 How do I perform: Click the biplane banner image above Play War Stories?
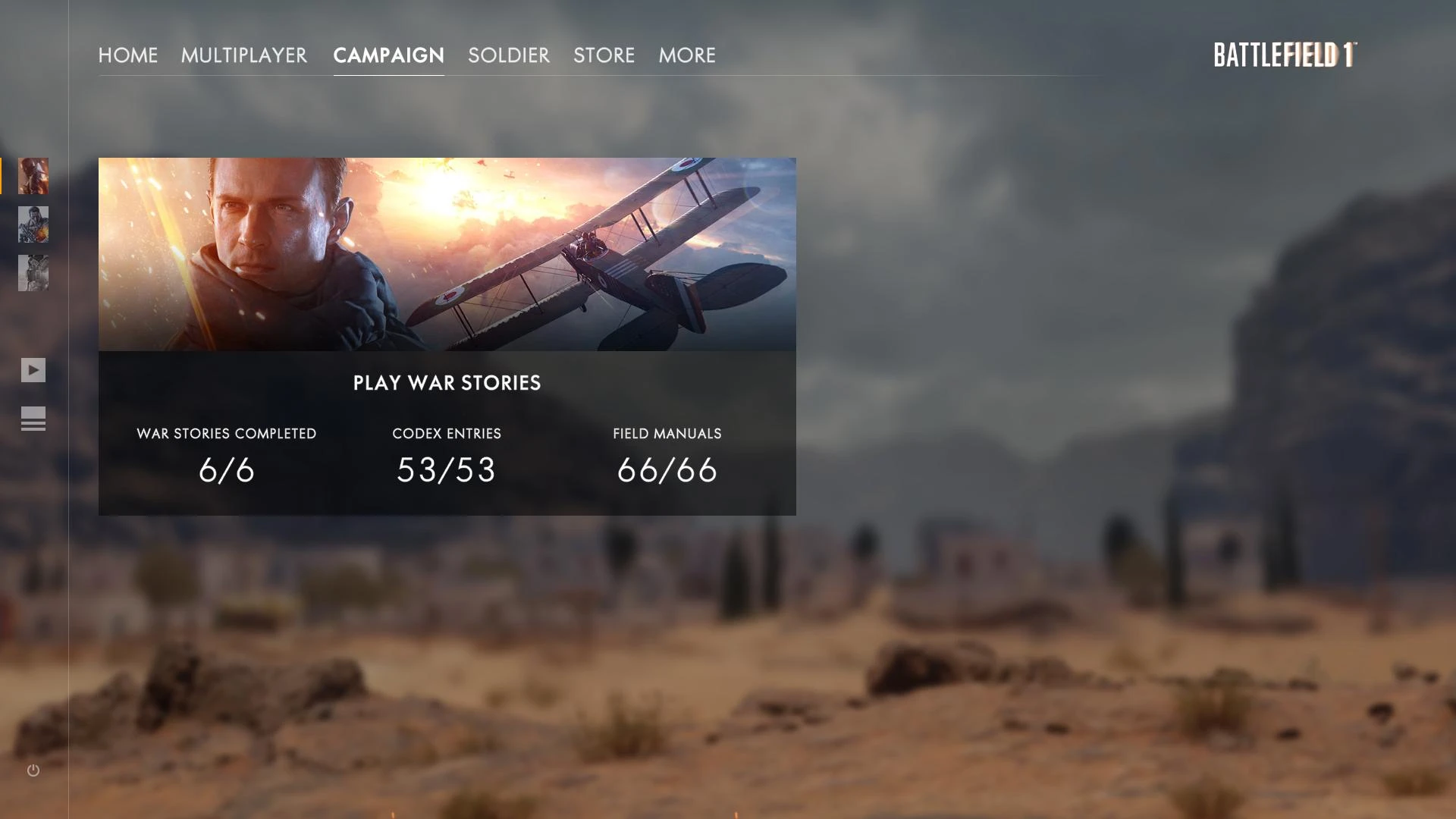pyautogui.click(x=447, y=253)
